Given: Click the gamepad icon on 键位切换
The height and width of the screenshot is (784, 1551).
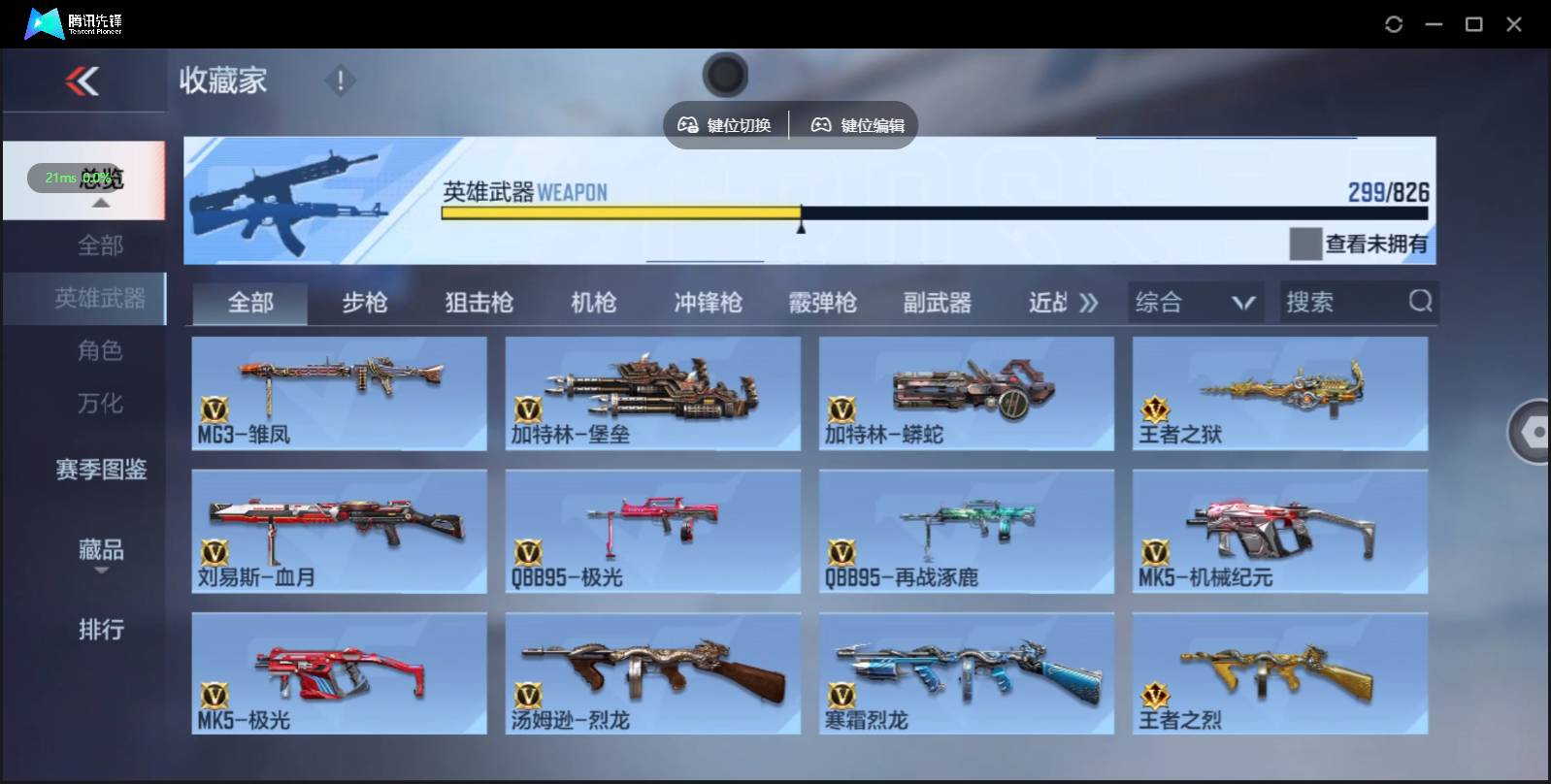Looking at the screenshot, I should point(689,124).
